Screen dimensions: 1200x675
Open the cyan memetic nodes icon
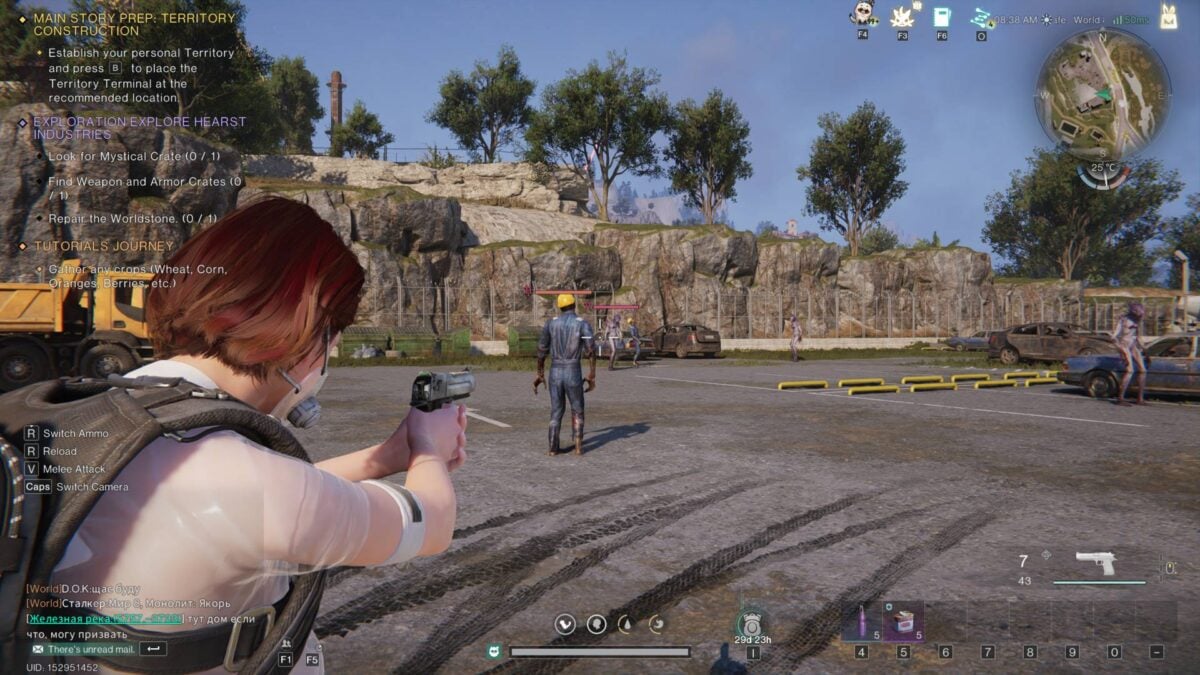(x=981, y=16)
